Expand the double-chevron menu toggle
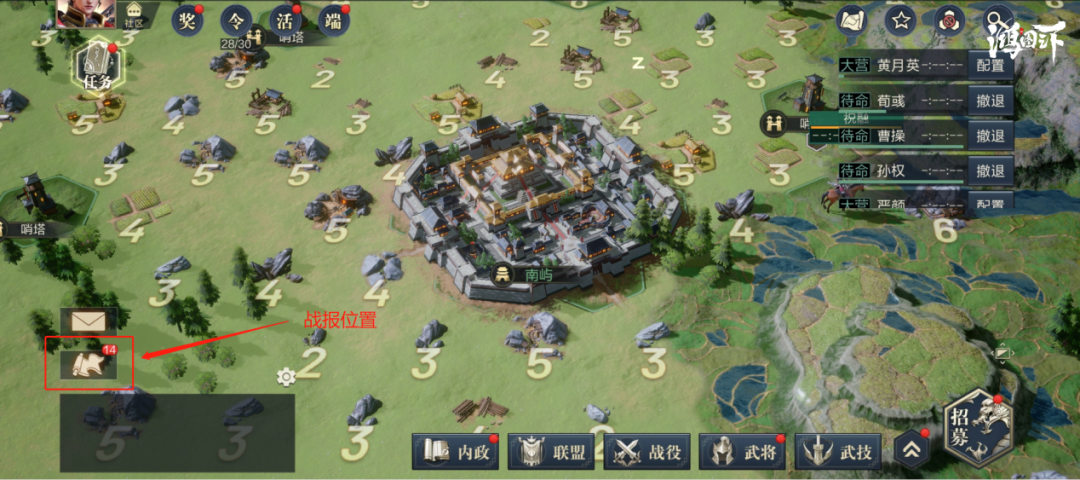Image resolution: width=1080 pixels, height=480 pixels. coord(911,450)
